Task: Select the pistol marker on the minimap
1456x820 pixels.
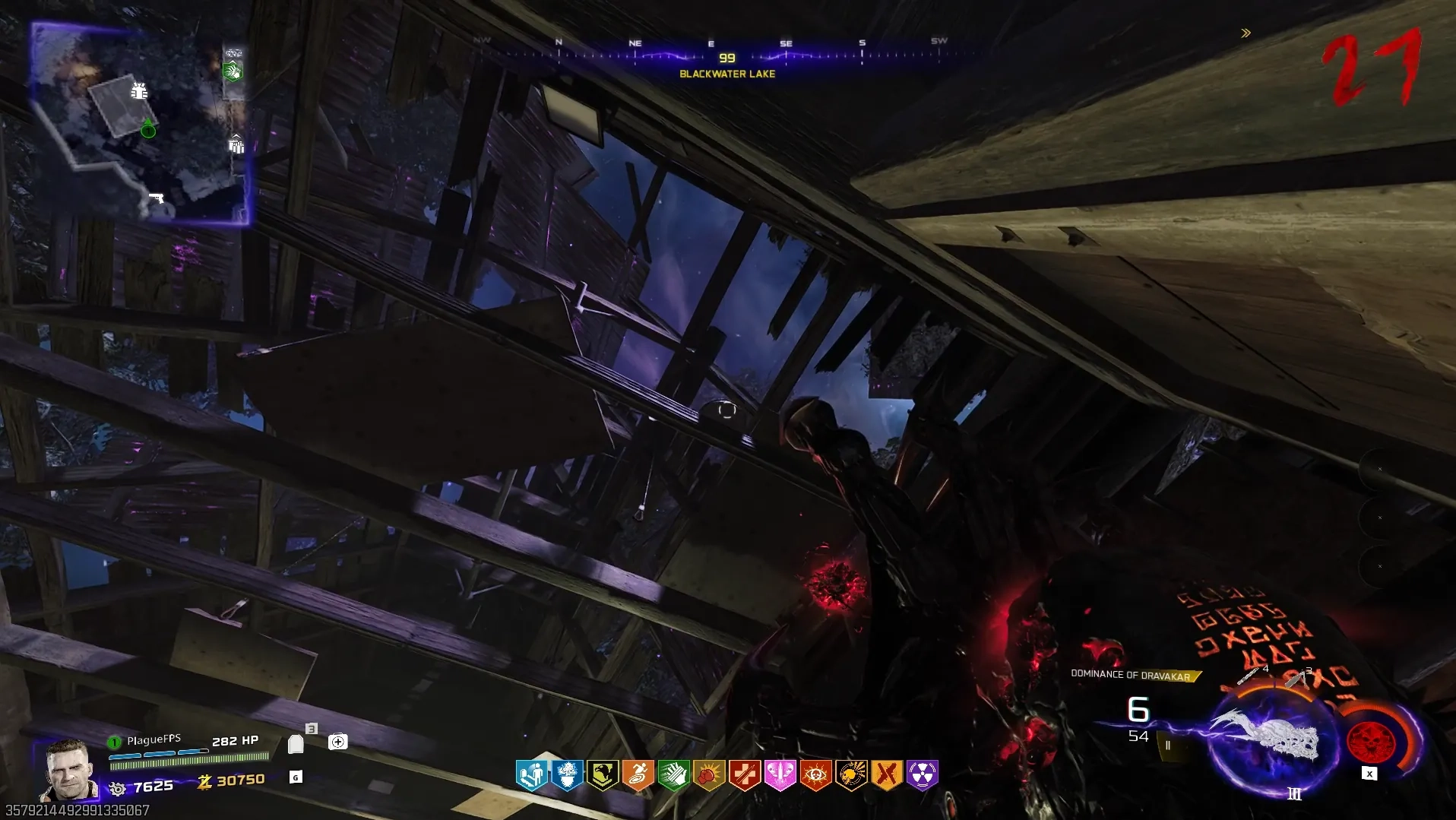Action: pyautogui.click(x=156, y=198)
